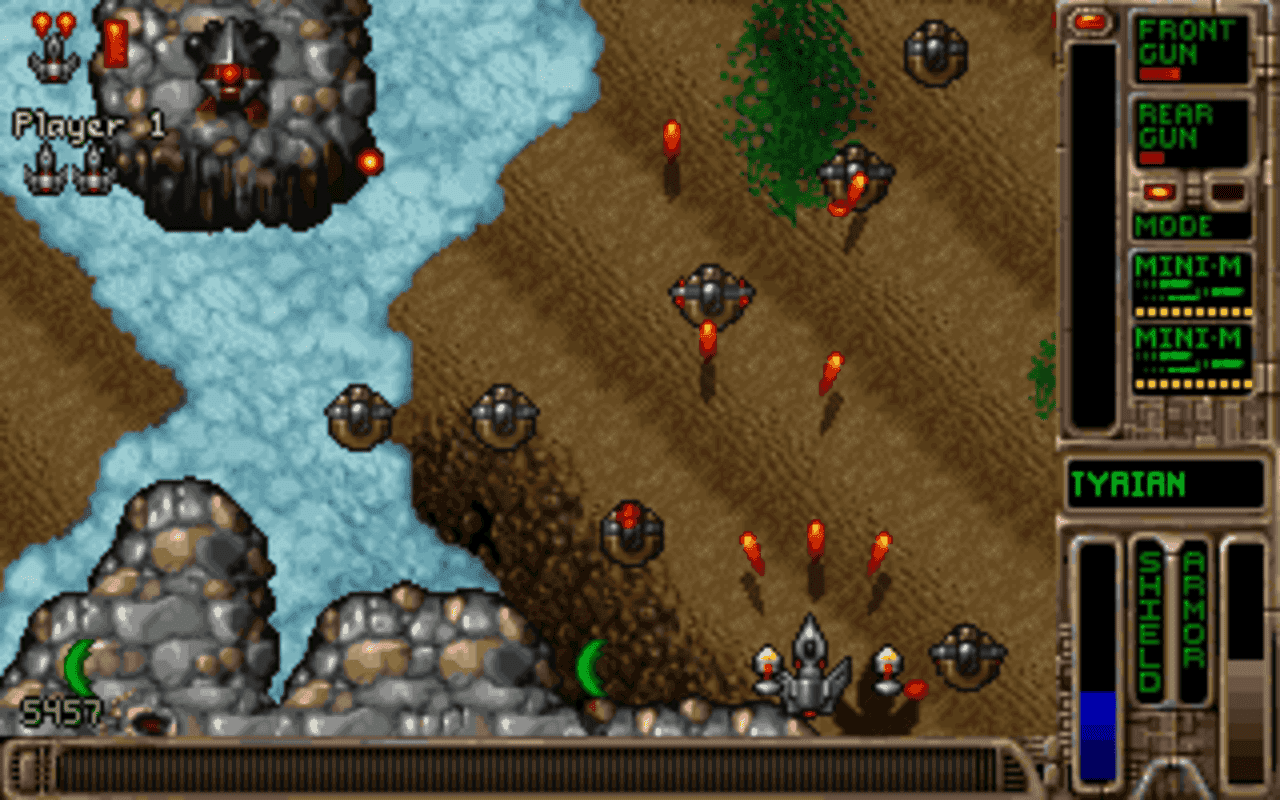This screenshot has width=1280, height=800.
Task: Select the FRONT GUN weapon panel
Action: [x=1190, y=50]
